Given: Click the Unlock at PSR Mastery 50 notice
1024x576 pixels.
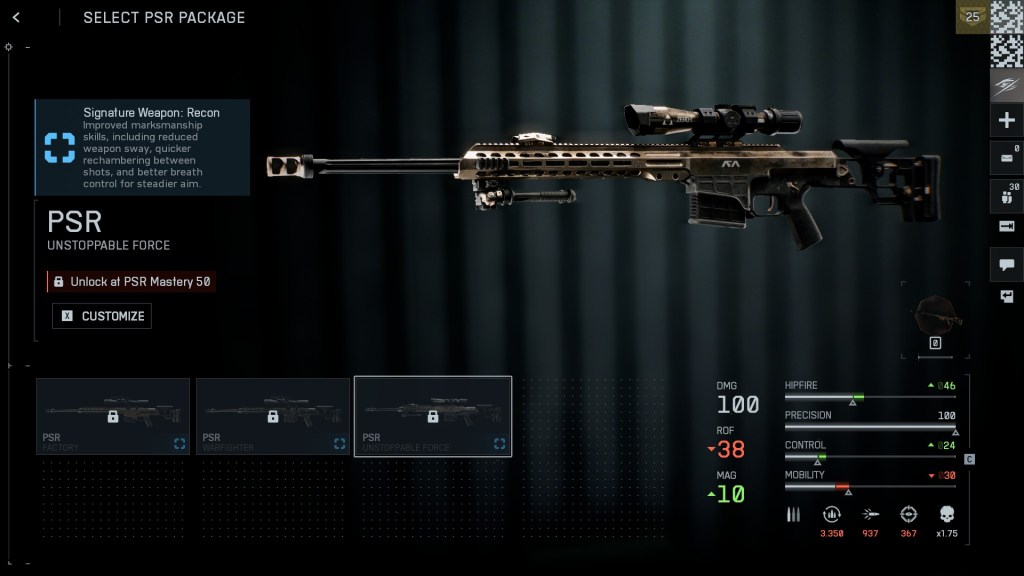Looking at the screenshot, I should [131, 282].
